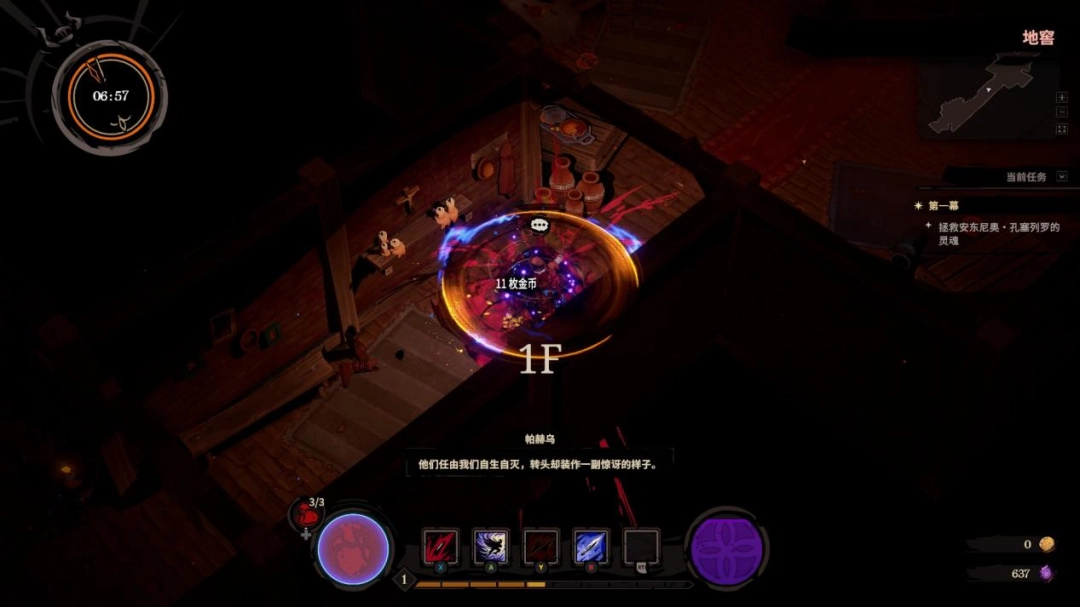
Task: Zoom in the minimap with plus button
Action: click(x=1061, y=97)
